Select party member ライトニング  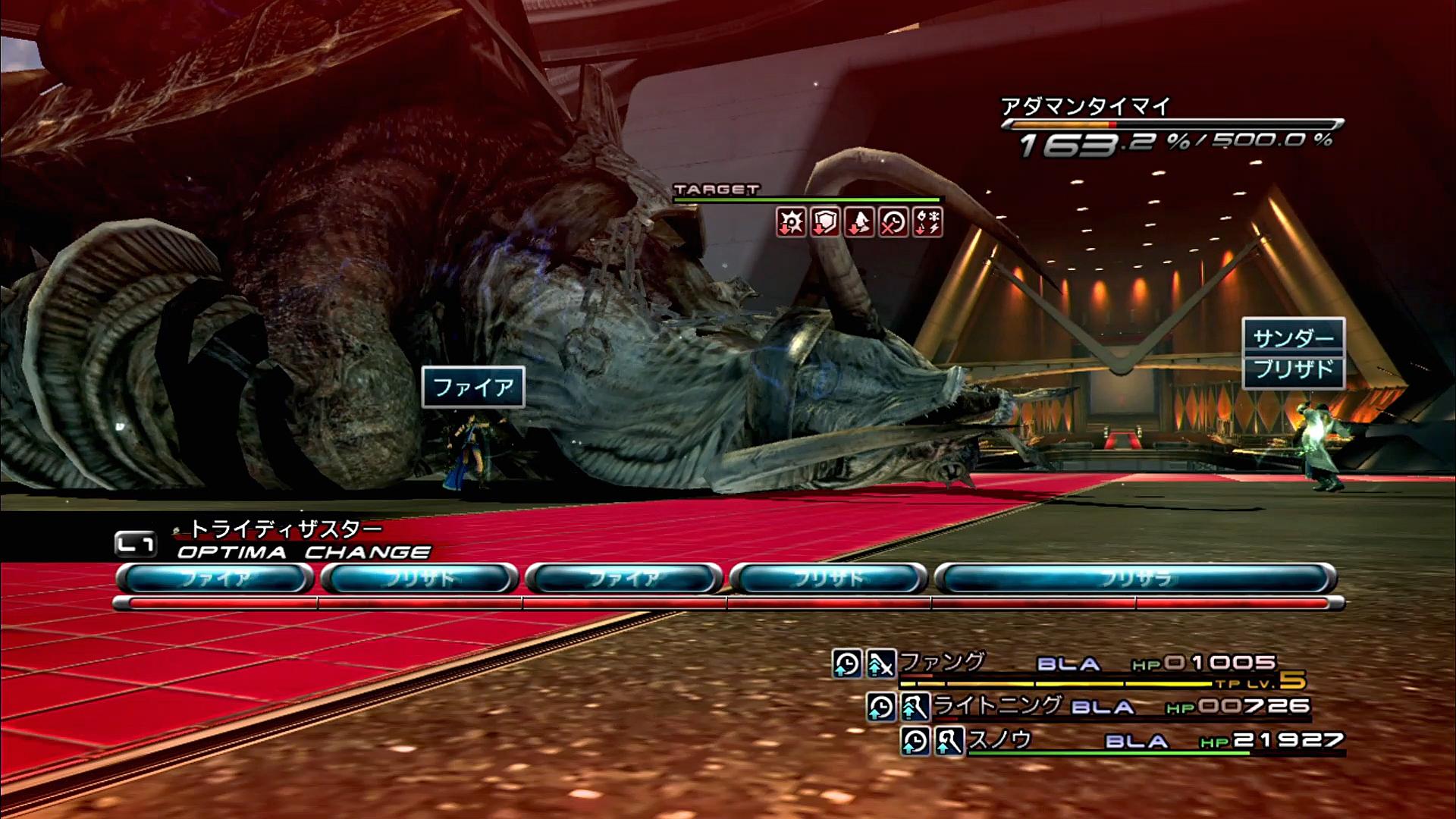tap(996, 705)
